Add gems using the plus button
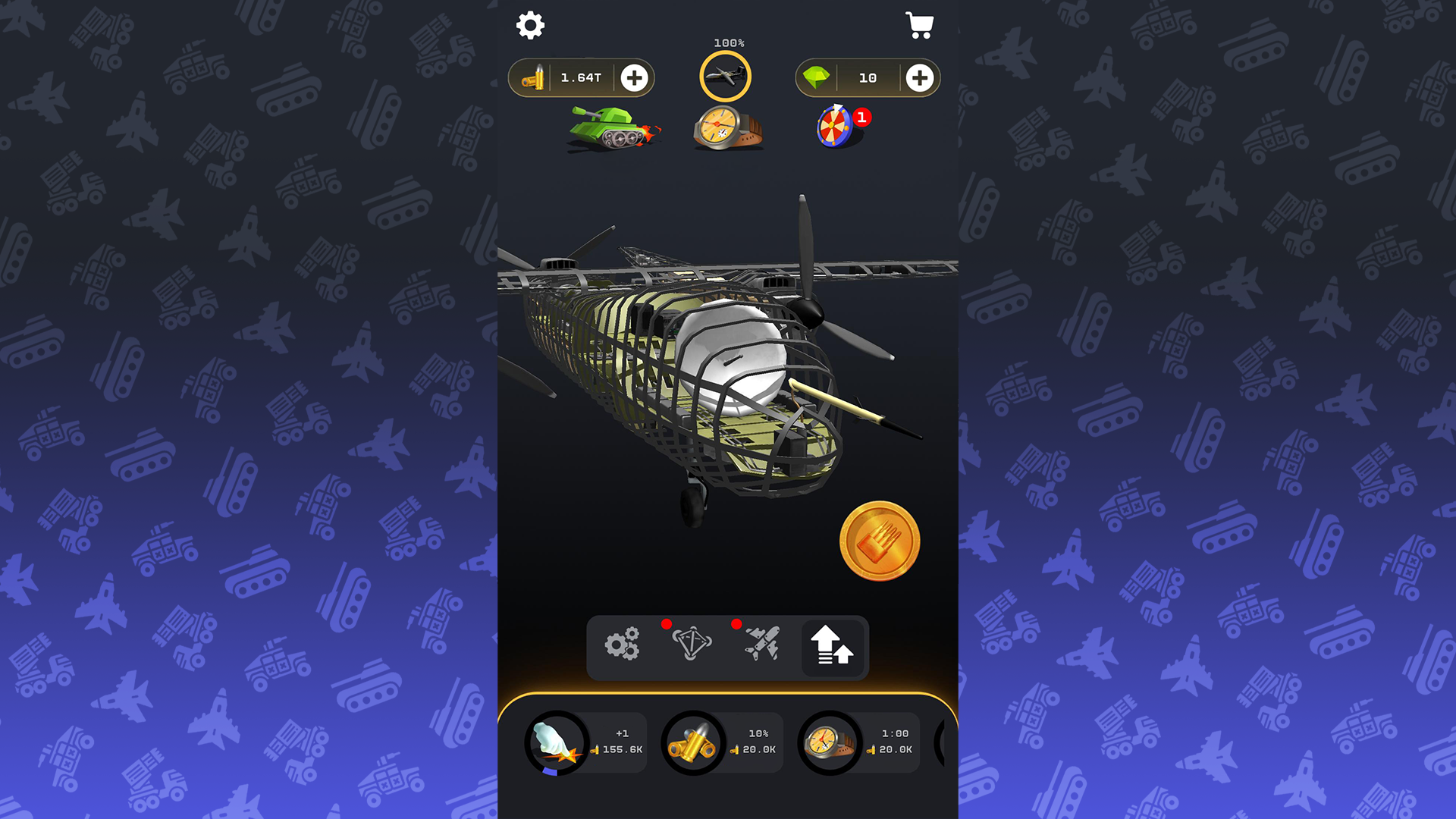This screenshot has height=819, width=1456. [x=919, y=77]
